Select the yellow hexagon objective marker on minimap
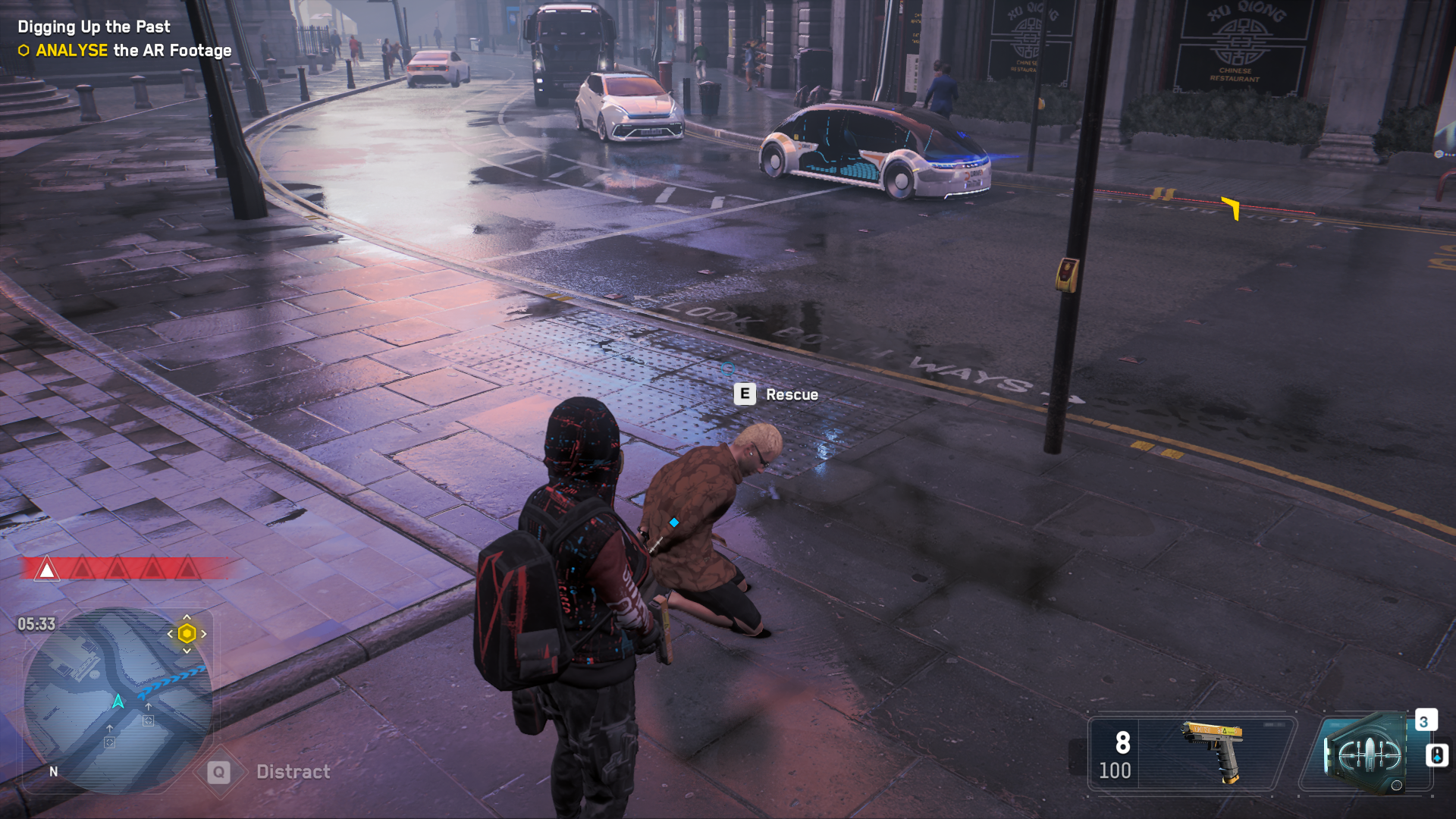Viewport: 1456px width, 819px height. [x=187, y=633]
